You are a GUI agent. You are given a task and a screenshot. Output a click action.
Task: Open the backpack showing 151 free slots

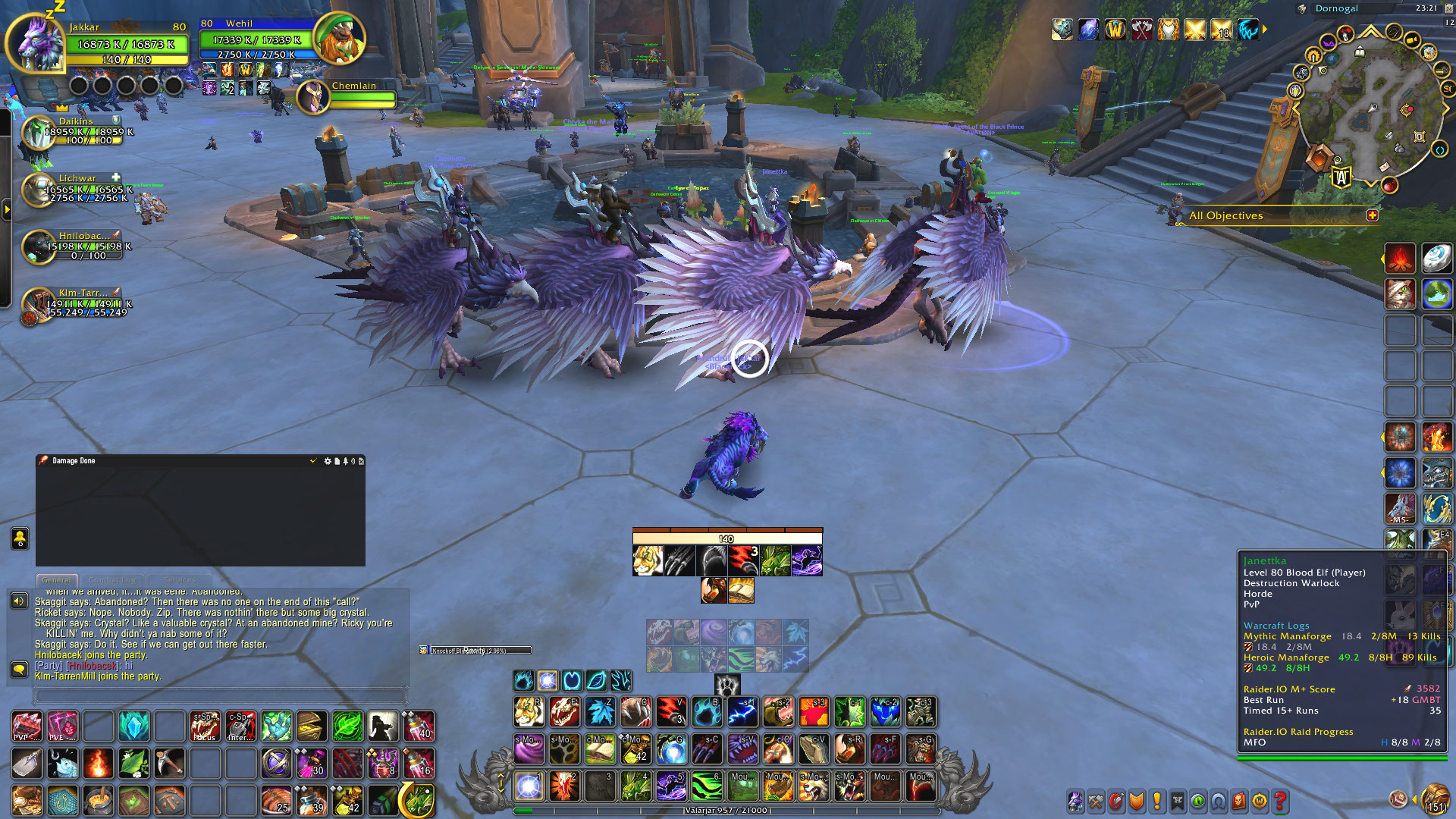click(x=1434, y=800)
